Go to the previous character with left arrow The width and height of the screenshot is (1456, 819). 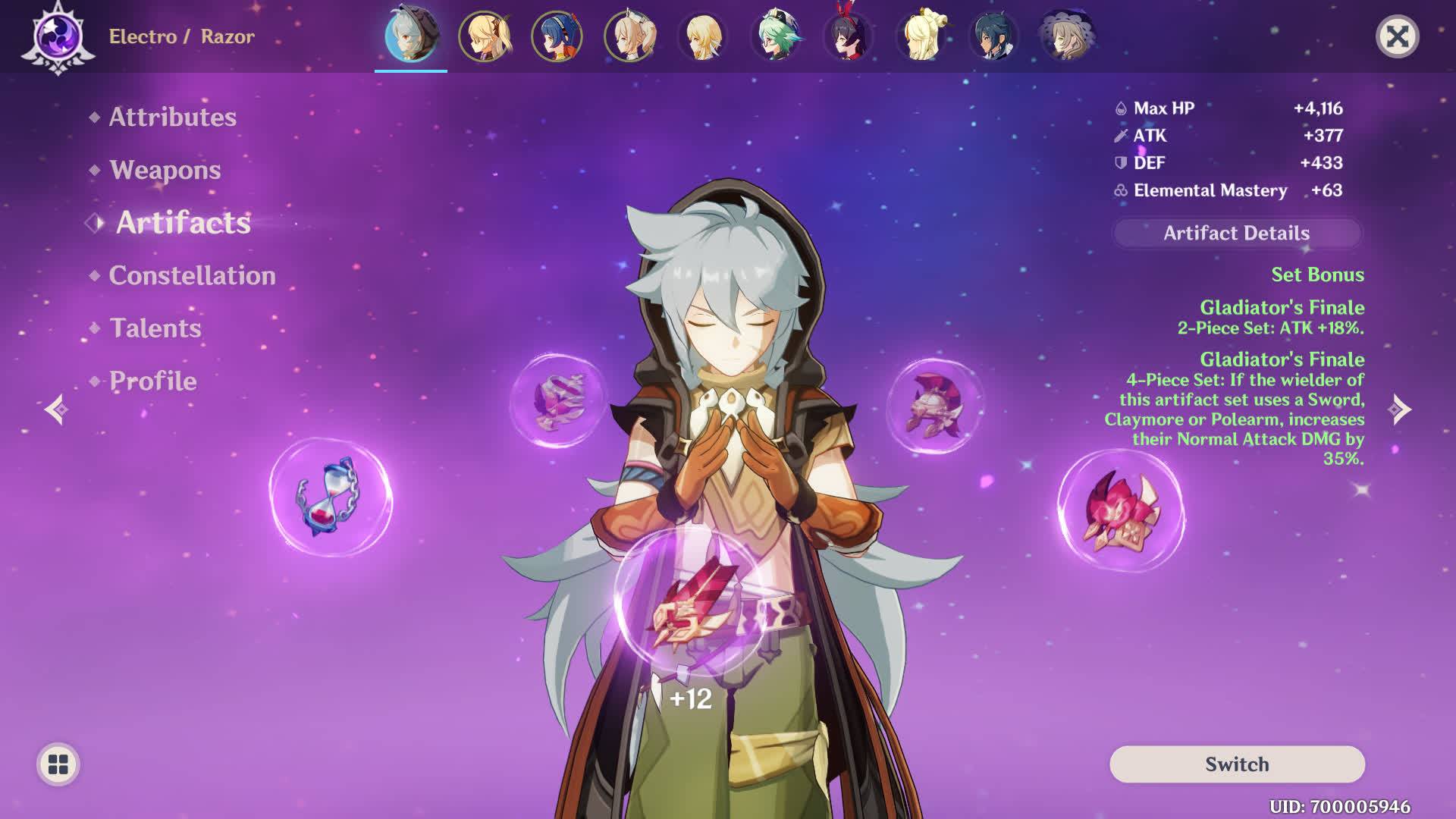pos(56,409)
